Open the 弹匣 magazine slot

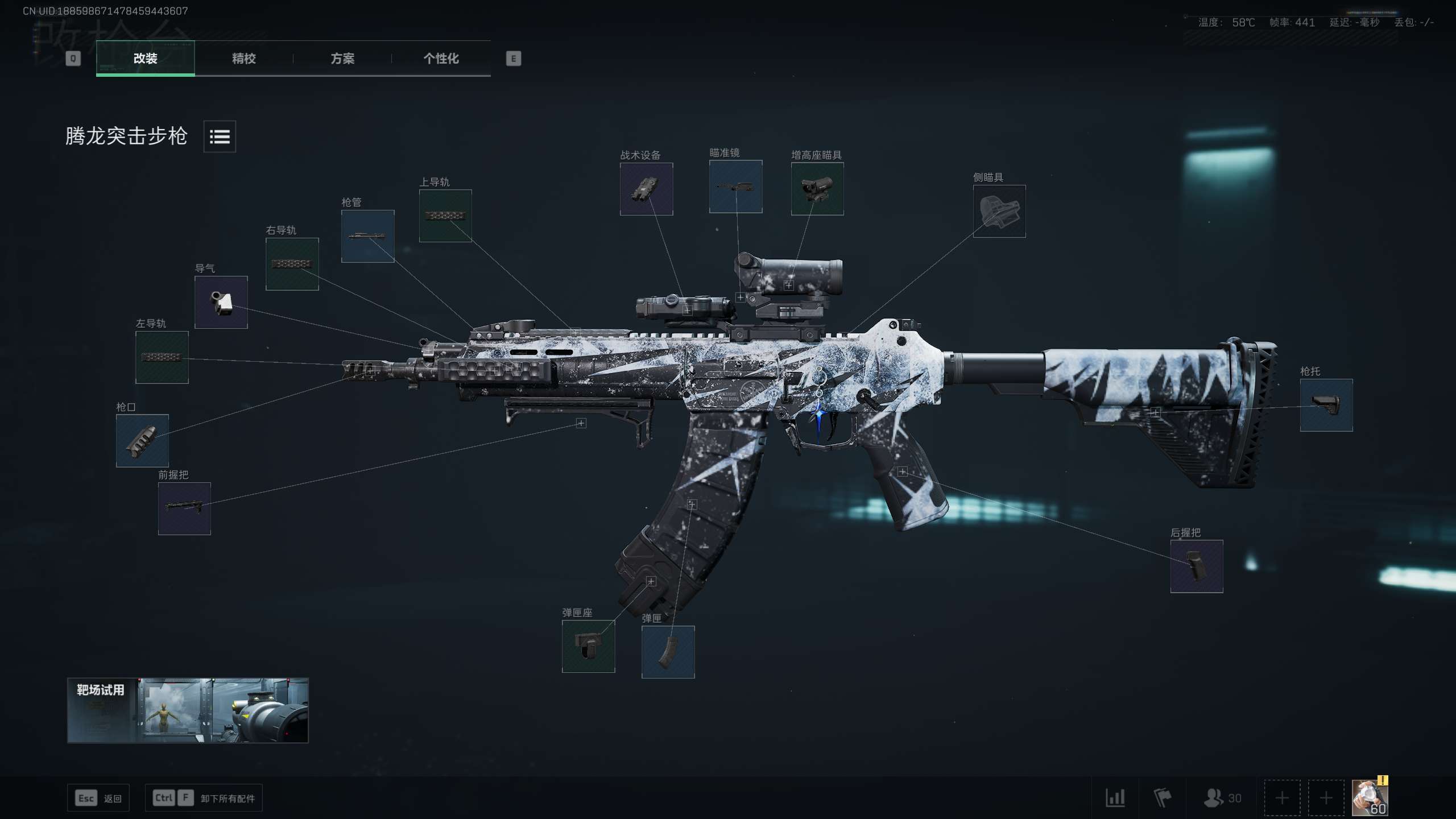pos(668,652)
